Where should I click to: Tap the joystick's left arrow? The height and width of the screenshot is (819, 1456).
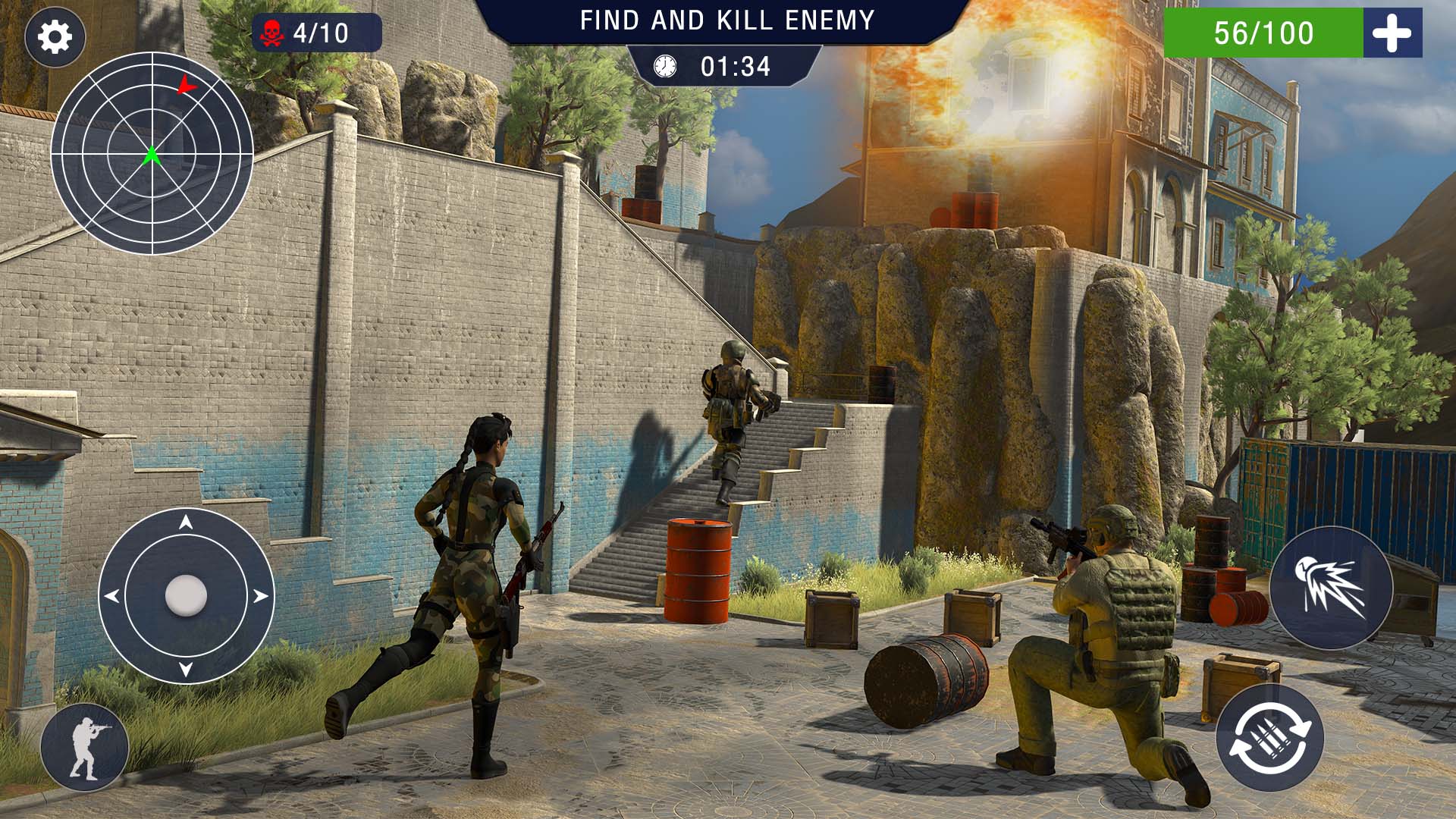click(112, 596)
